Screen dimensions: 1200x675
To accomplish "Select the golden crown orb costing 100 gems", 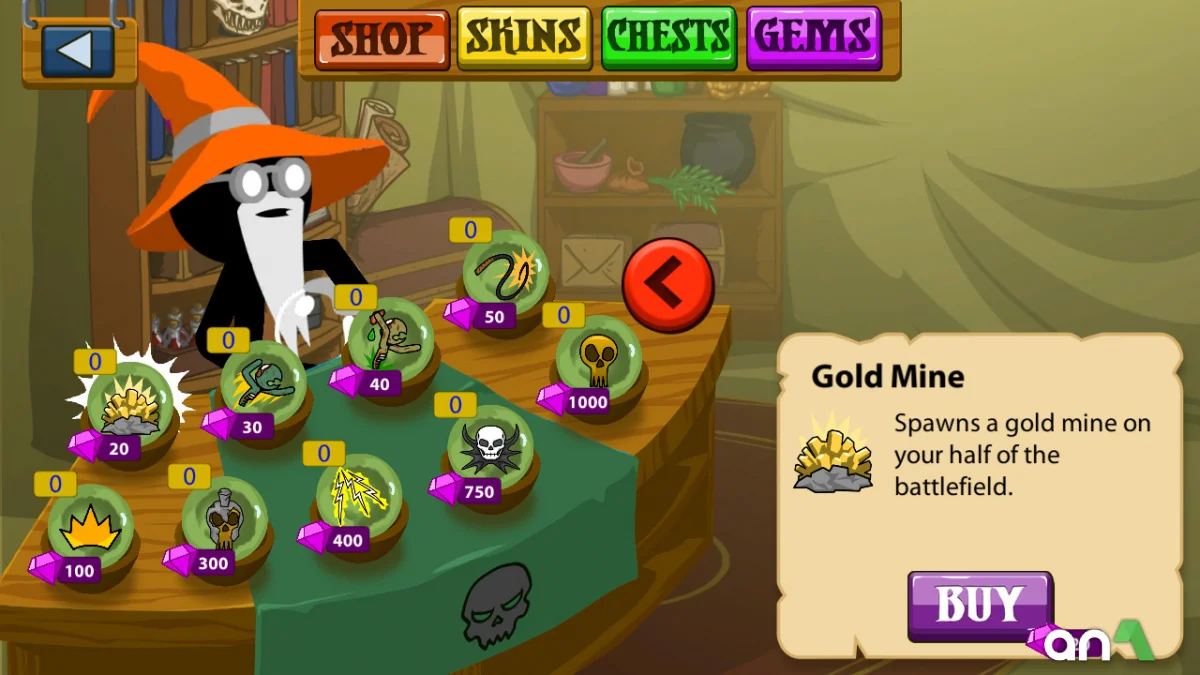I will click(90, 527).
